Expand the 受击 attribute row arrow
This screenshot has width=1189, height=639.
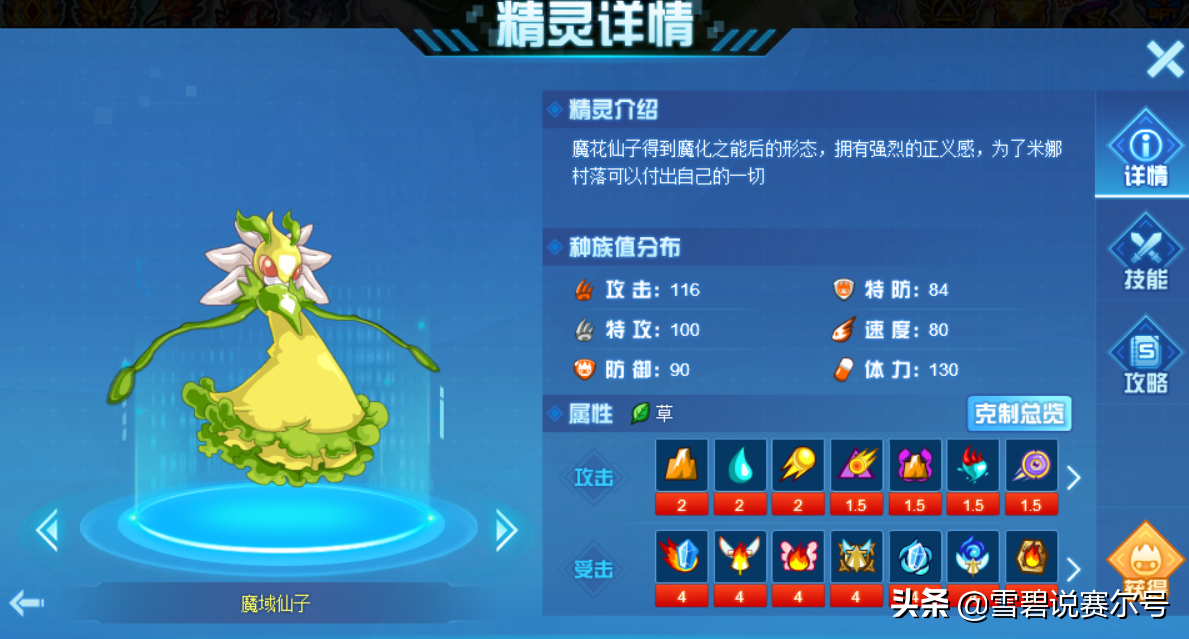[1073, 569]
